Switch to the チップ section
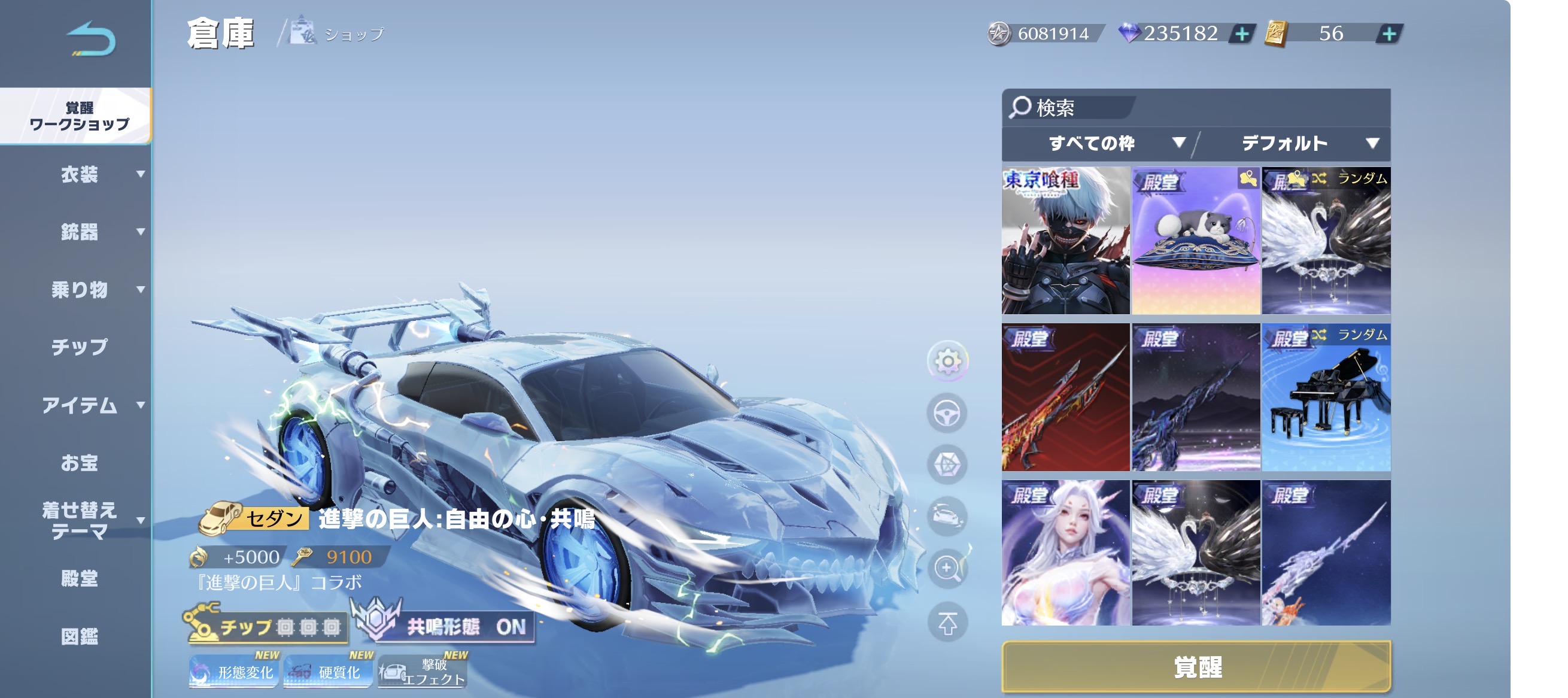Screen dimensions: 1568x698 79,347
